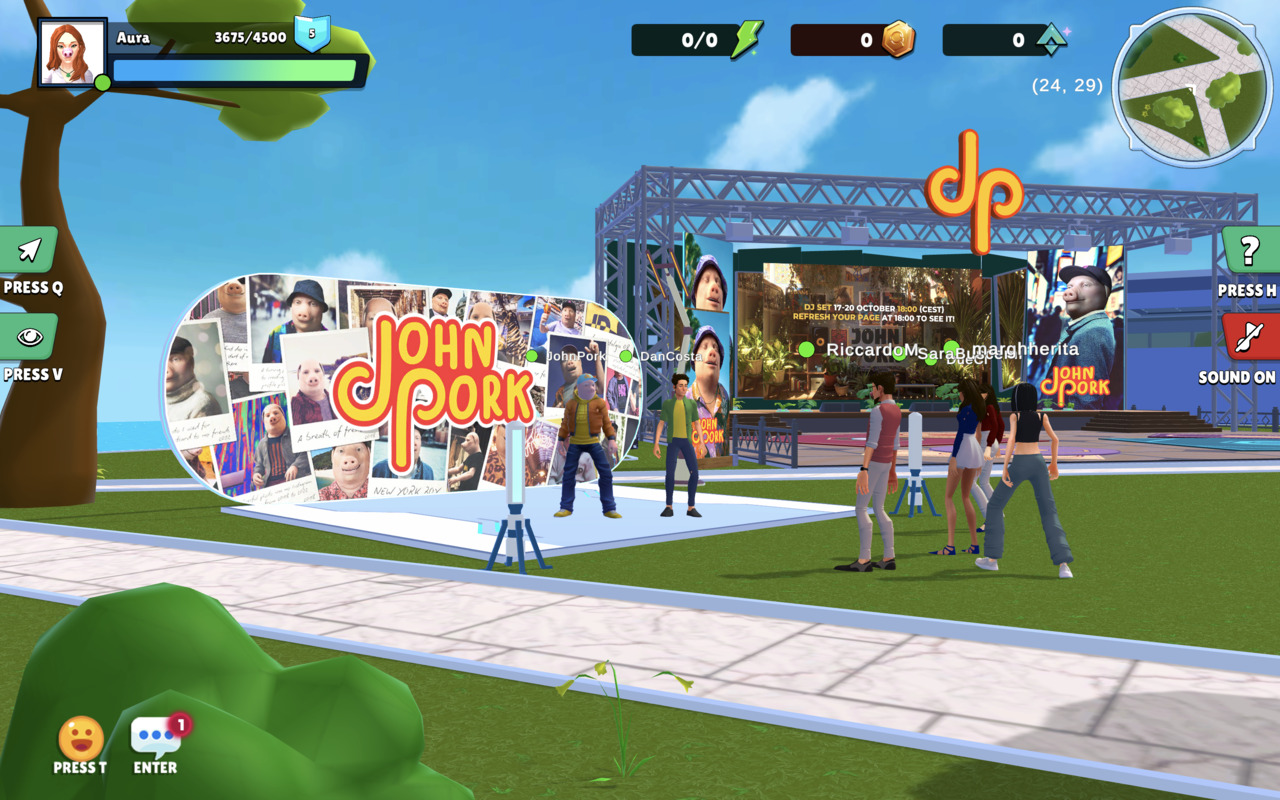
Task: Open Aura's profile avatar portrait
Action: pos(72,52)
